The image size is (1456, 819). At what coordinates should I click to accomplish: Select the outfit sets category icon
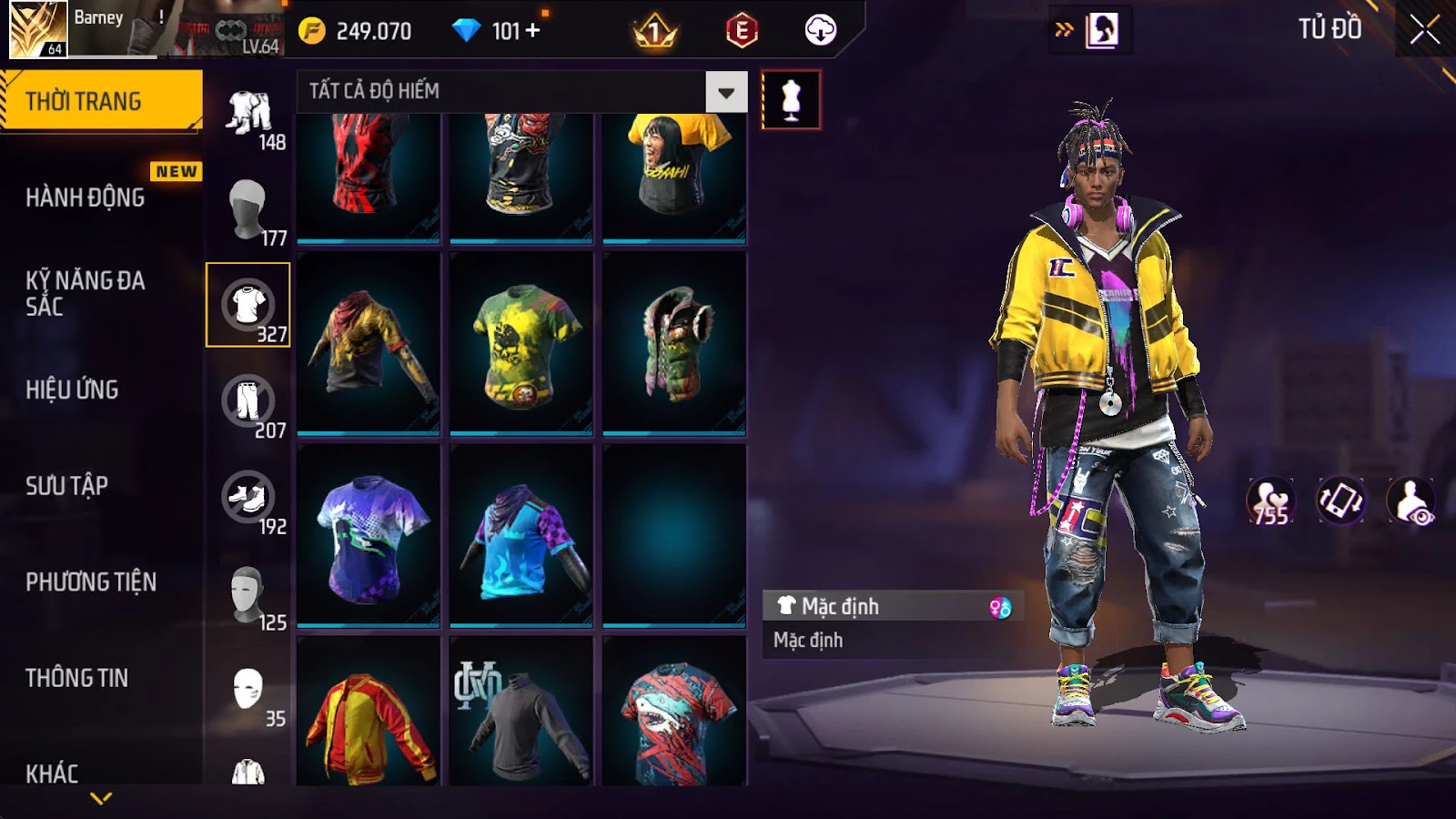point(248,114)
